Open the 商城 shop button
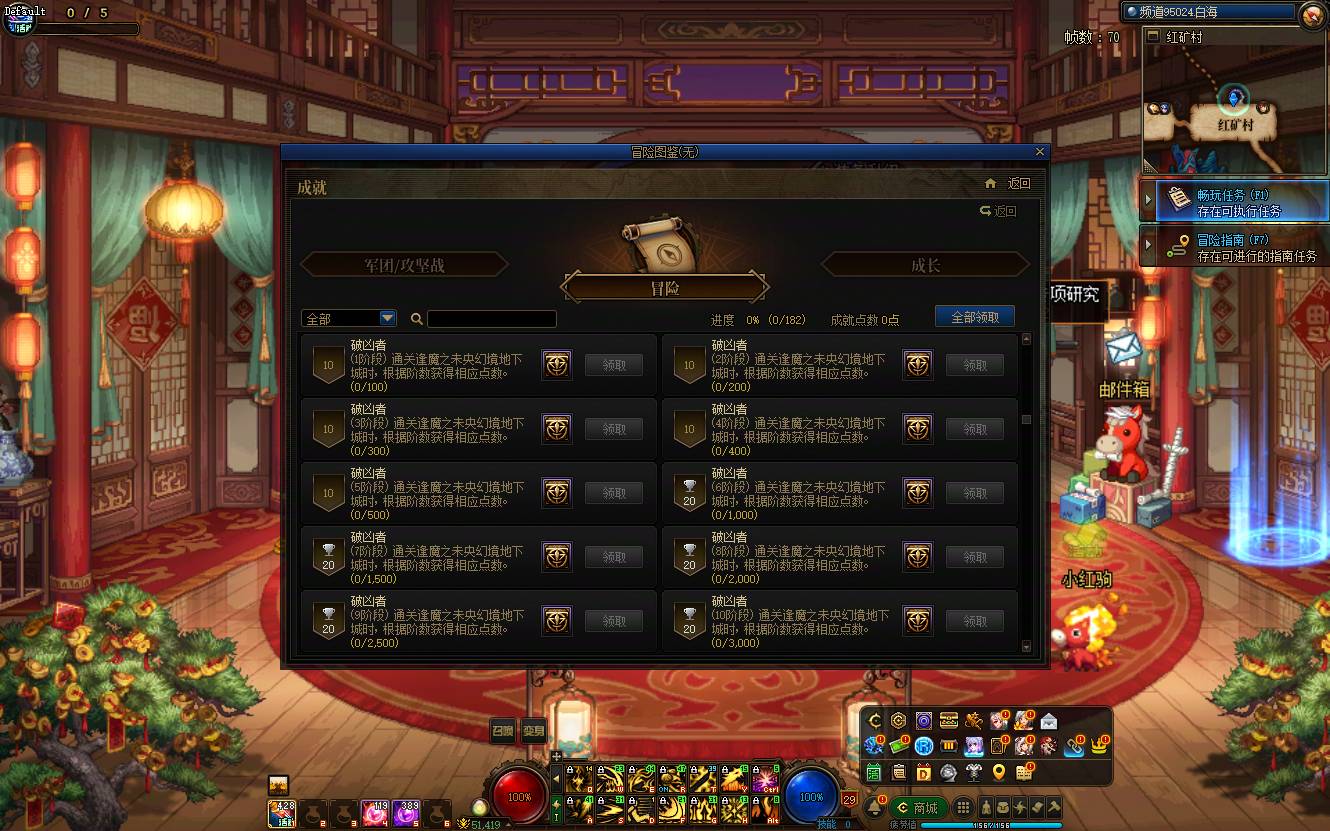 tap(918, 808)
